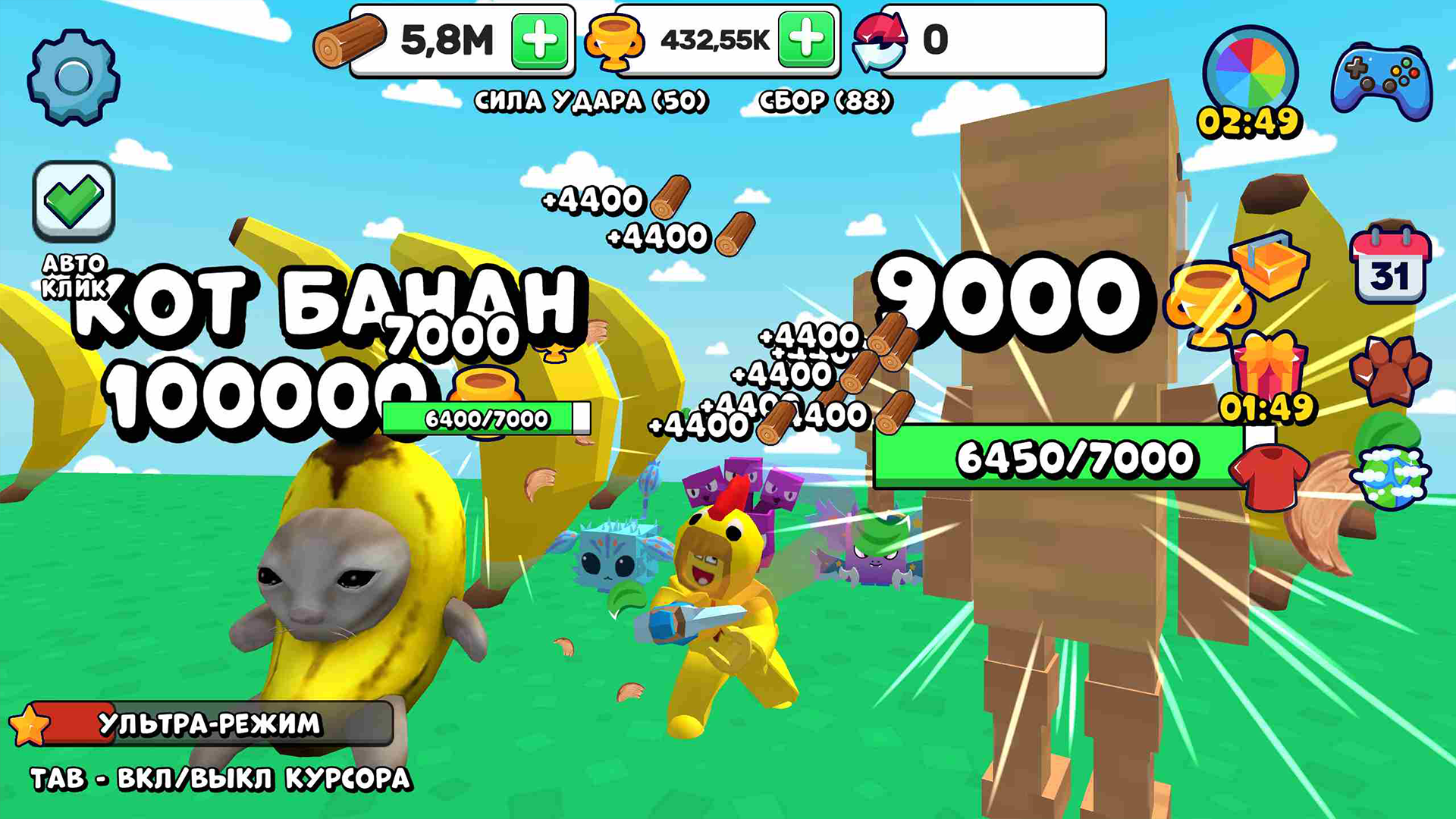Image resolution: width=1456 pixels, height=819 pixels.
Task: Open СИЛА УДАРА (50) upgrade
Action: pos(591,99)
